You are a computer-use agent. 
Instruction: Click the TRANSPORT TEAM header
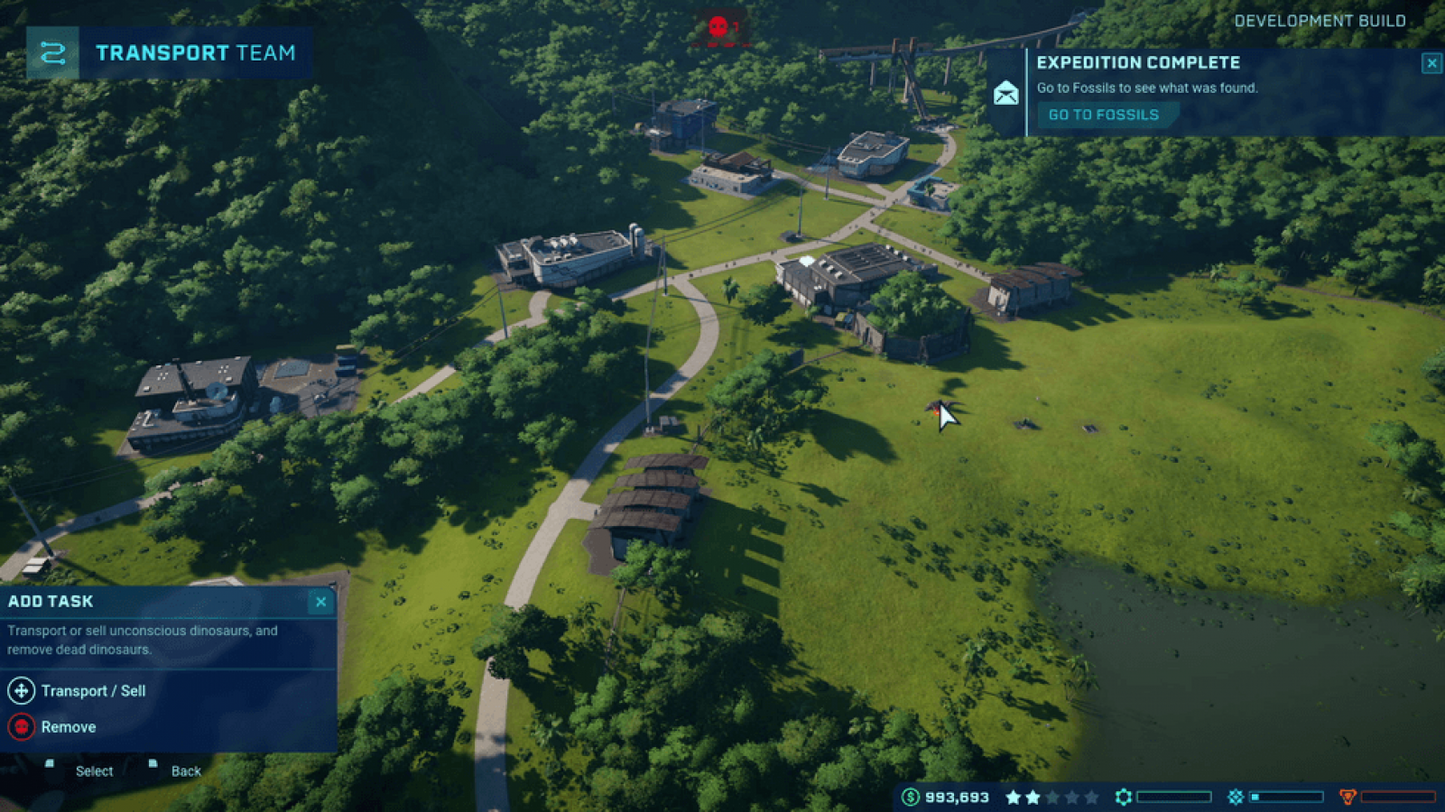[x=193, y=54]
